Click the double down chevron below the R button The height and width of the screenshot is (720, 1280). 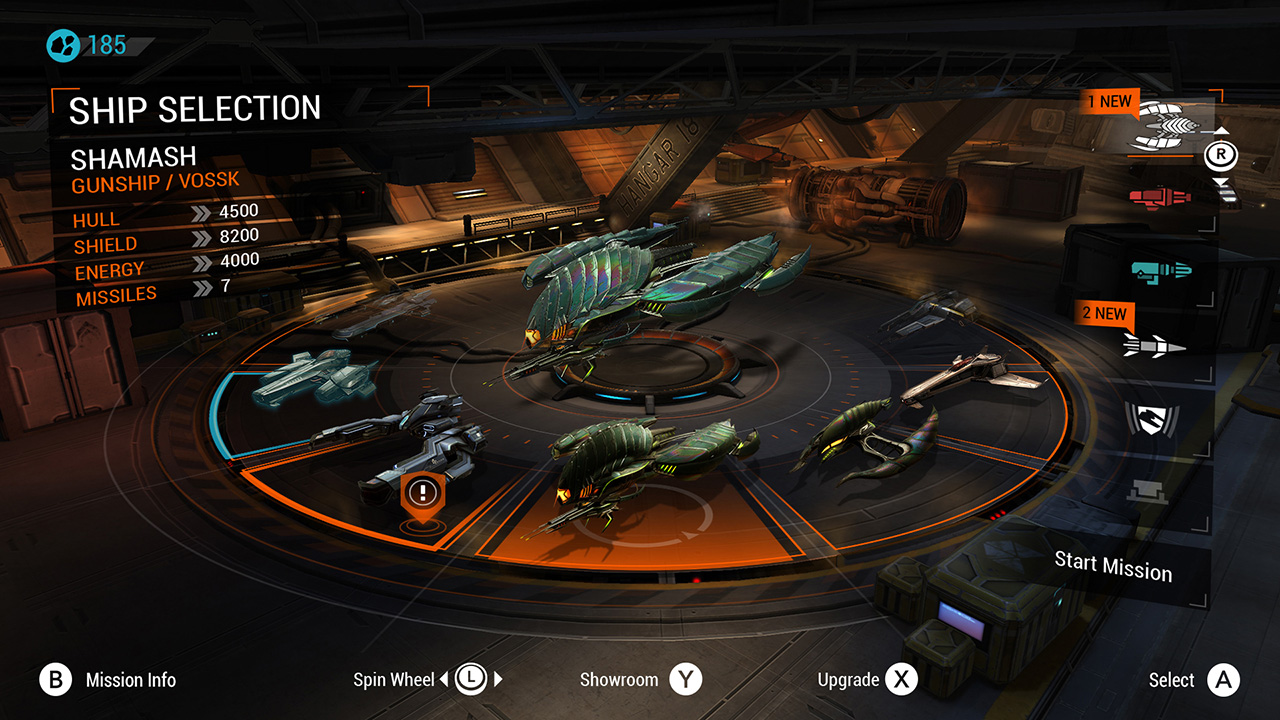(1221, 182)
